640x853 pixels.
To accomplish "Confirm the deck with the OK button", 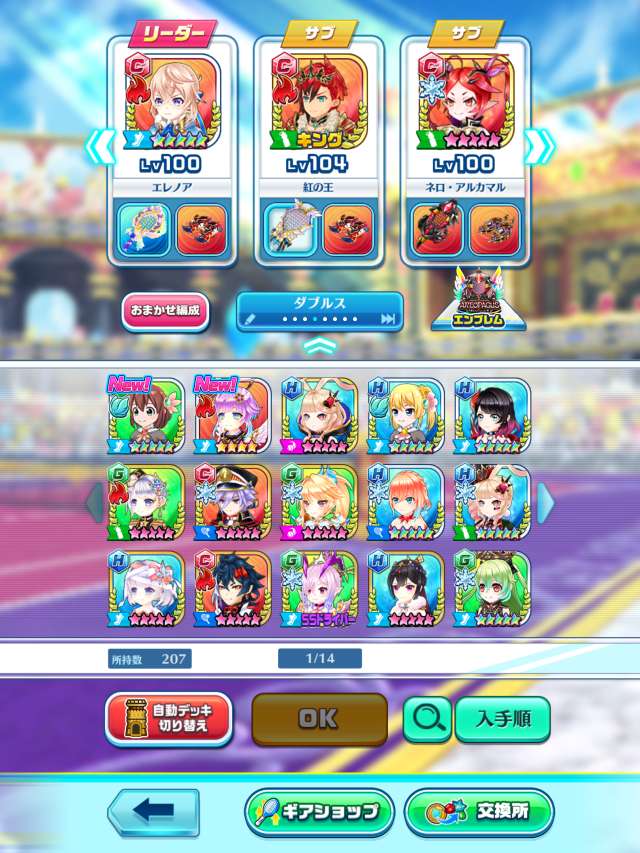I will point(318,719).
